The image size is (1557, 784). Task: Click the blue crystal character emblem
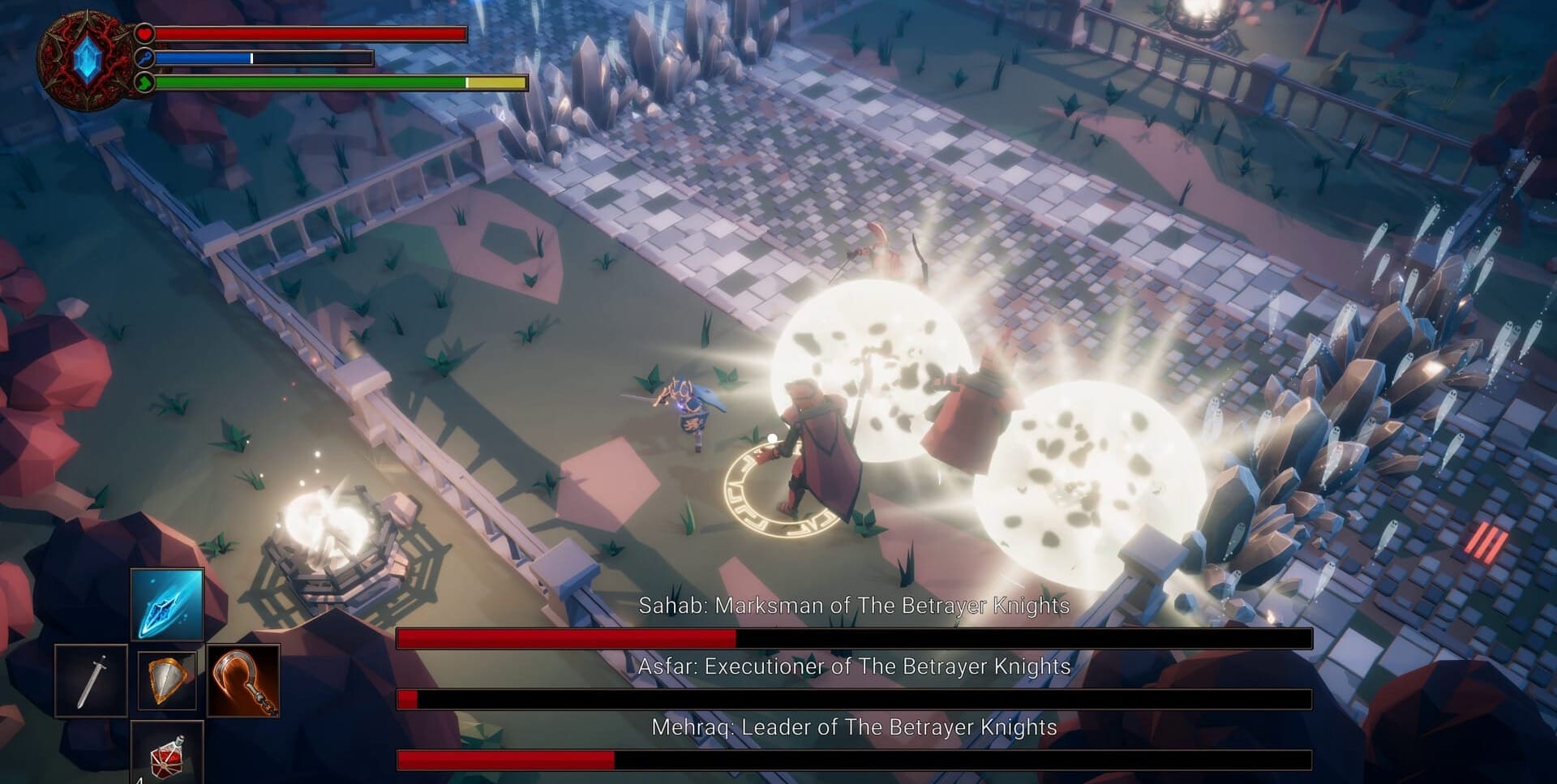(86, 60)
